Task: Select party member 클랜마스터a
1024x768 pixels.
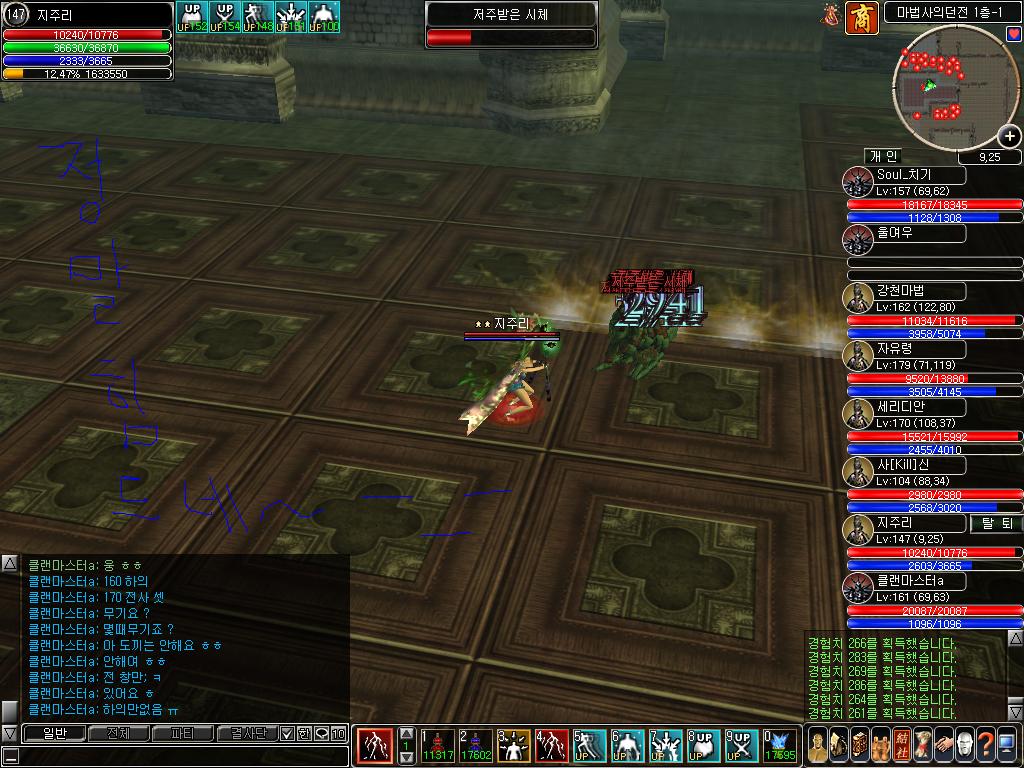Action: coord(904,581)
